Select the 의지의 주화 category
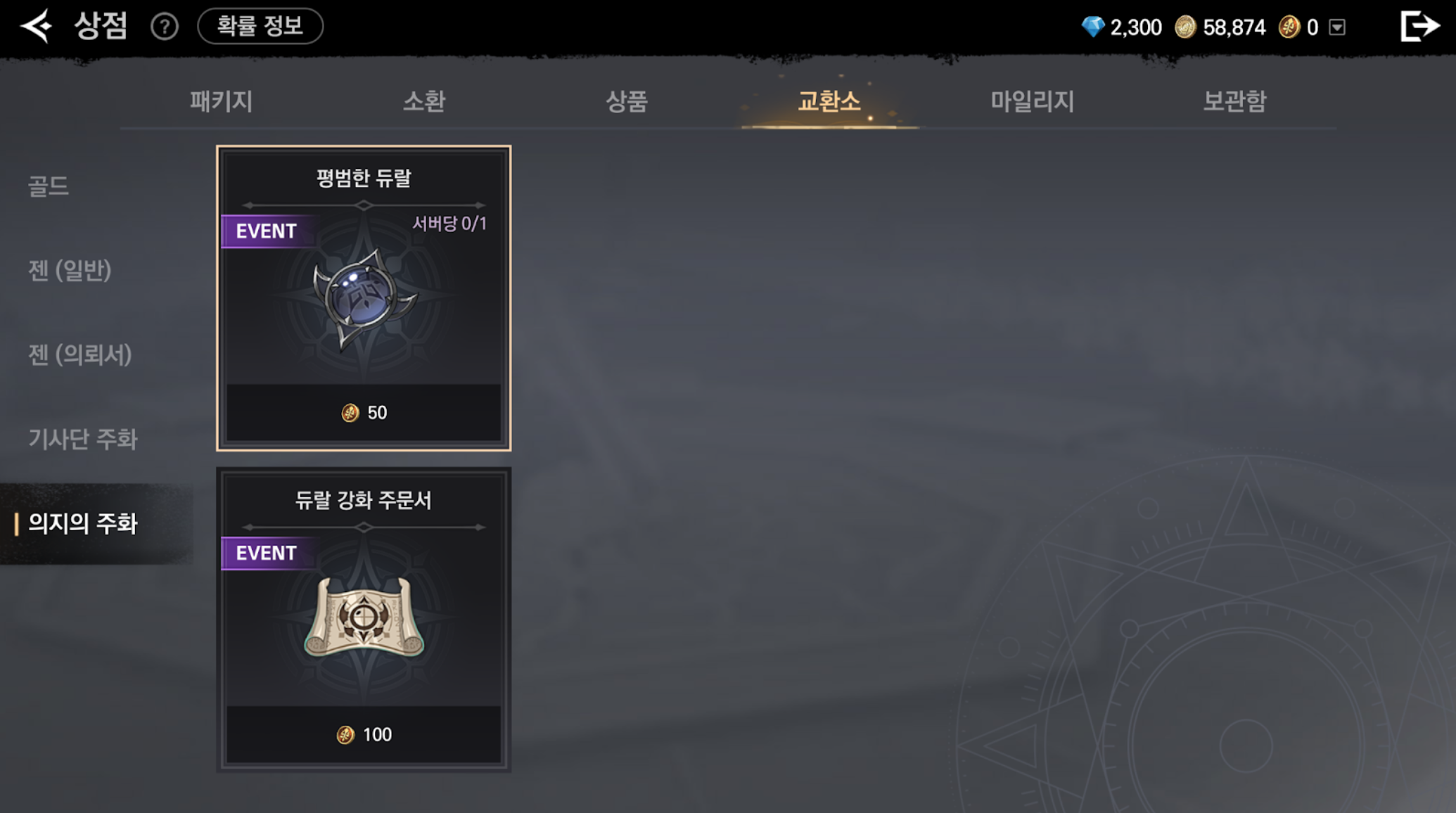Image resolution: width=1456 pixels, height=813 pixels. coord(83,524)
